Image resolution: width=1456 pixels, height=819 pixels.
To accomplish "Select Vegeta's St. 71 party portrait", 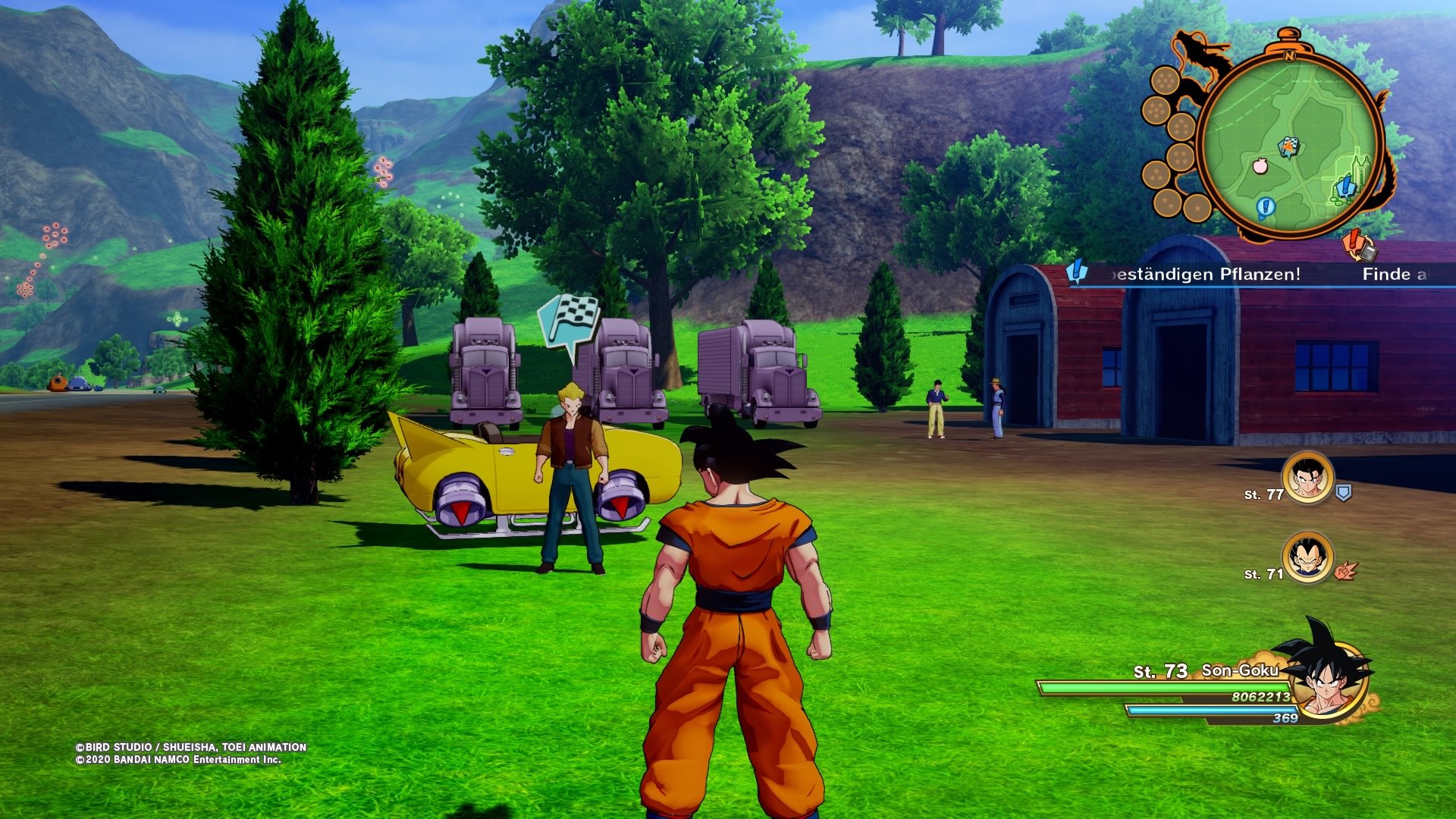I will click(1307, 557).
